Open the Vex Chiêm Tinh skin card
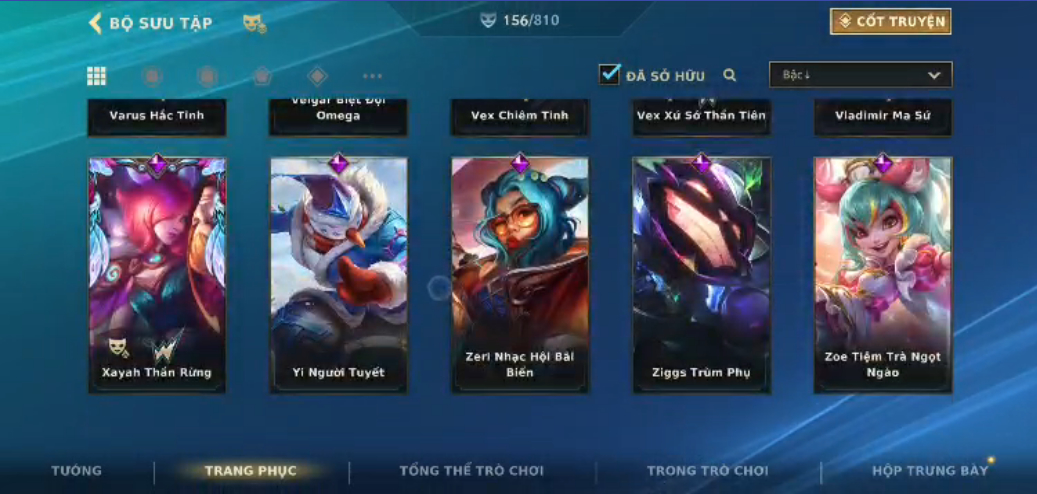Viewport: 1037px width, 494px height. coord(520,116)
